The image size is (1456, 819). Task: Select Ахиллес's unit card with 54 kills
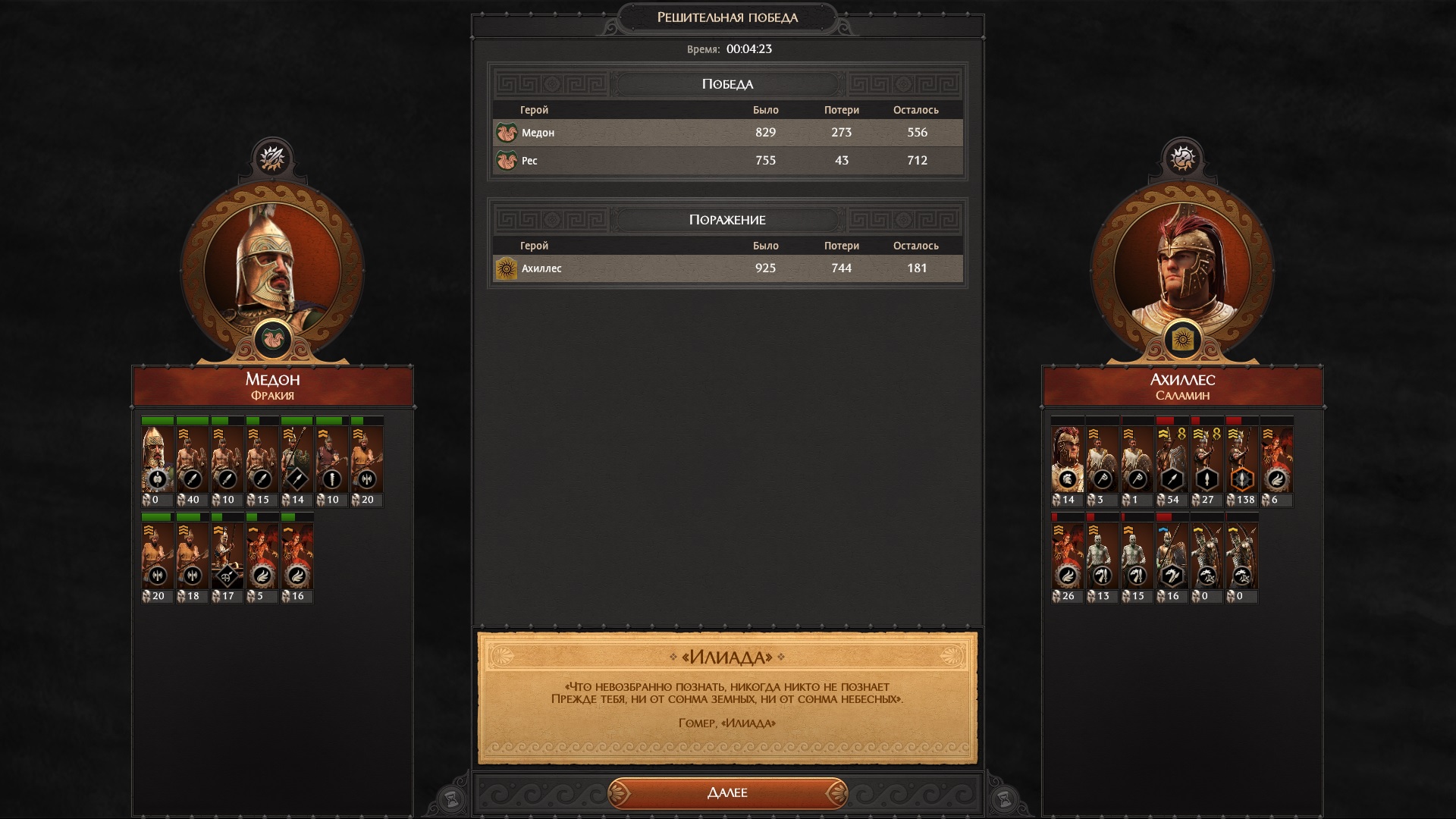pos(1172,460)
